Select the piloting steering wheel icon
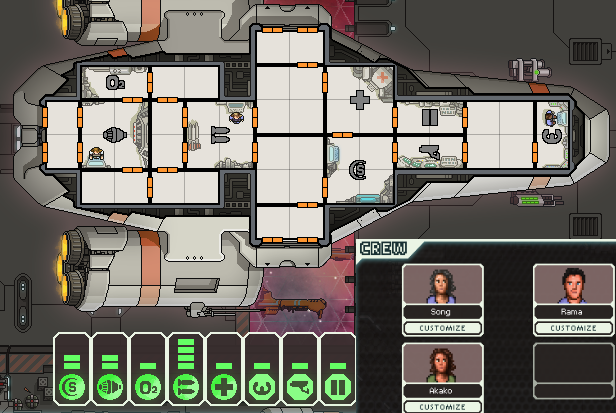The image size is (616, 413). pos(261,387)
